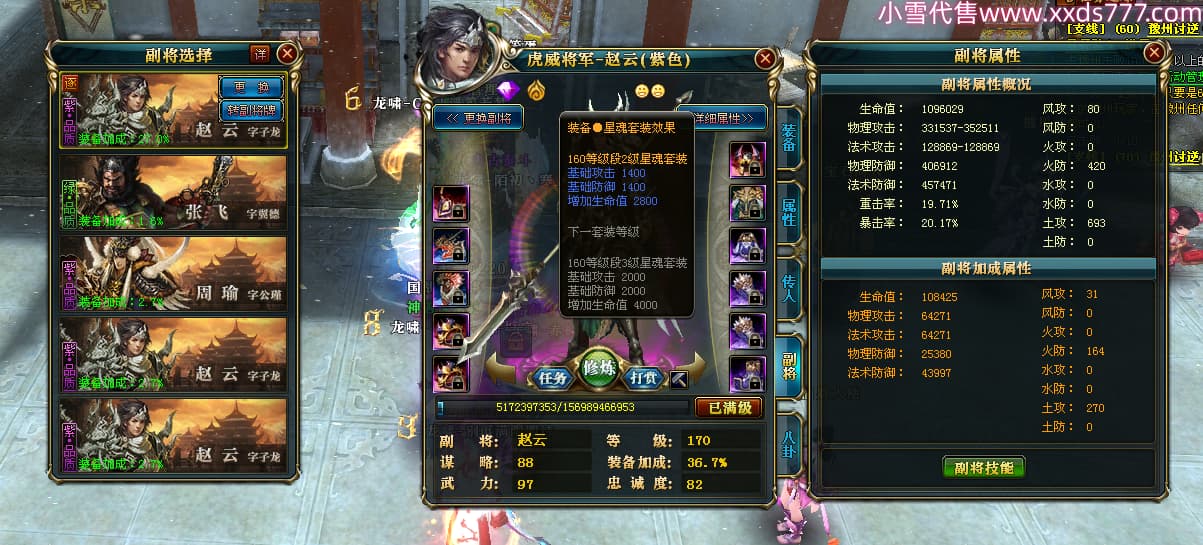Open the 任务 button

553,378
